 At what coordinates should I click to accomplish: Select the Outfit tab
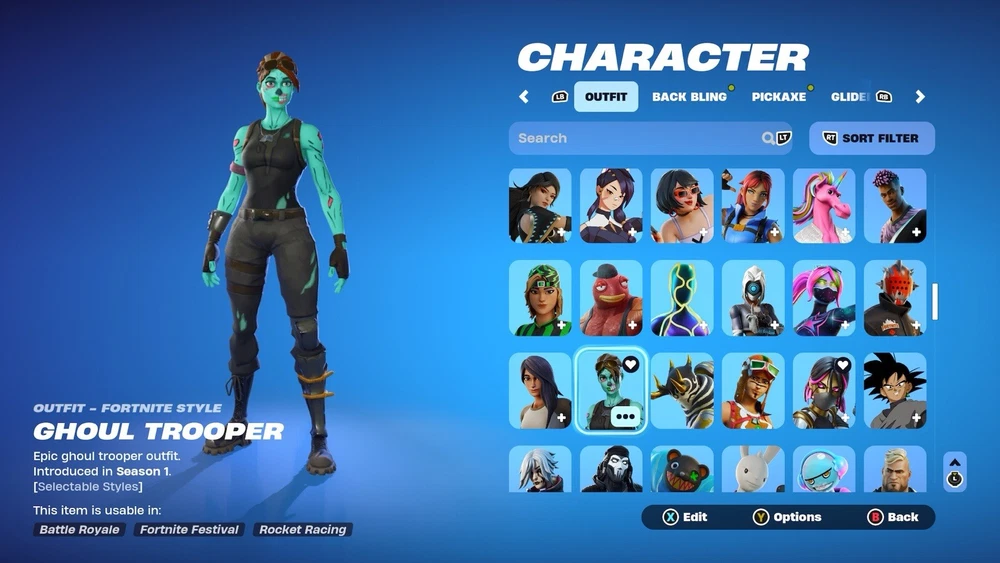pos(605,97)
